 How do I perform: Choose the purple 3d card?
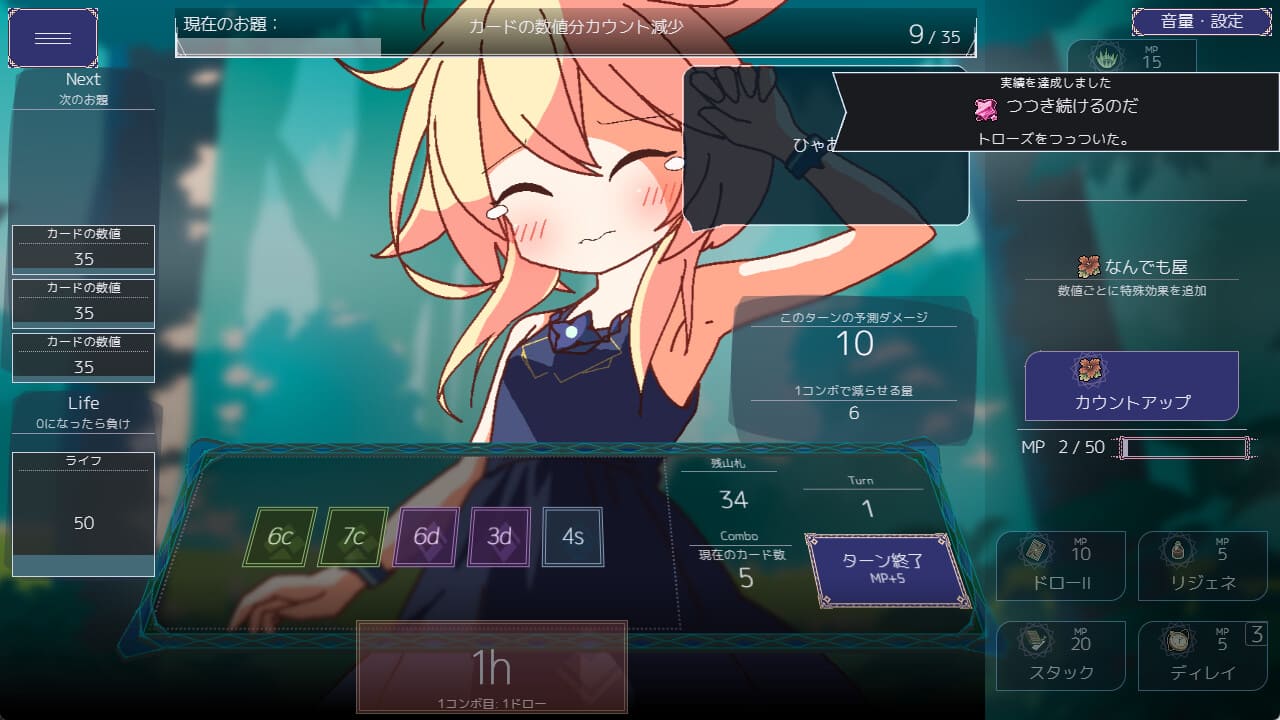click(x=499, y=537)
